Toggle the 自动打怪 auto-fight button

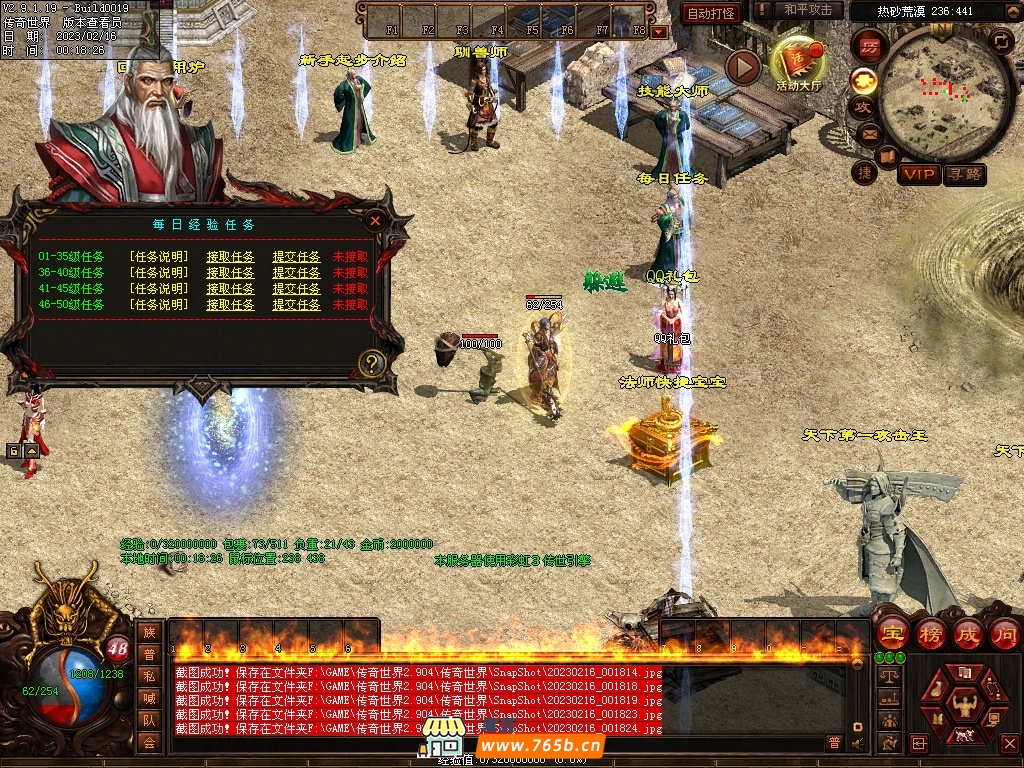[711, 13]
